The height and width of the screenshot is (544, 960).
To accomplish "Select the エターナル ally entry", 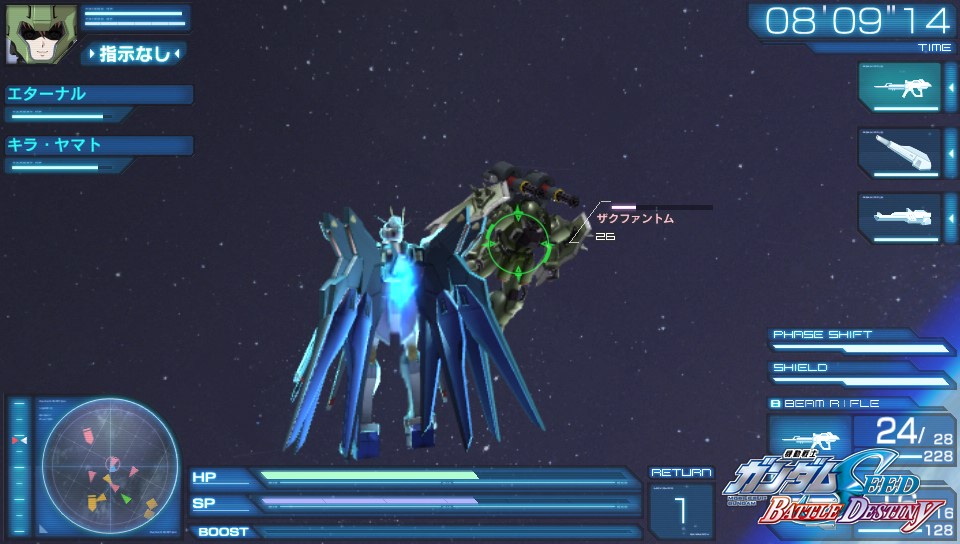I will point(98,95).
